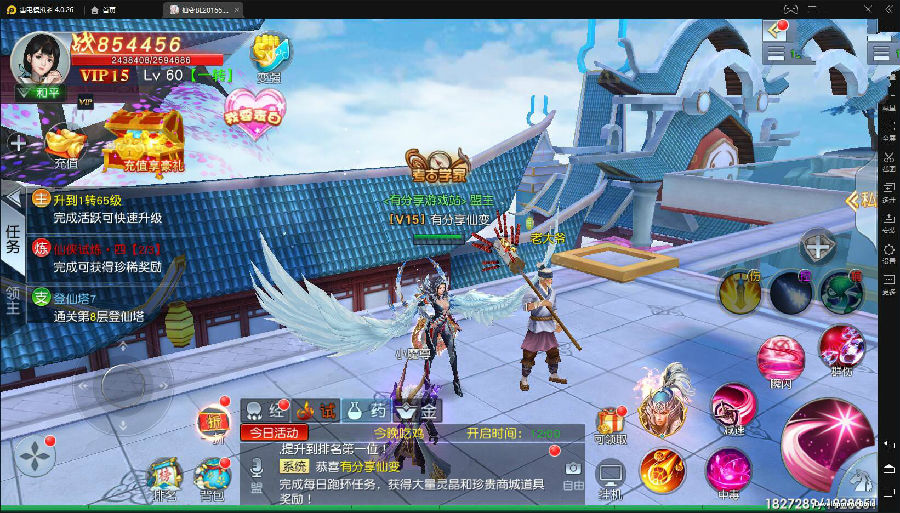This screenshot has height=513, width=900.
Task: Switch to the 领主 lord tab
Action: point(13,300)
